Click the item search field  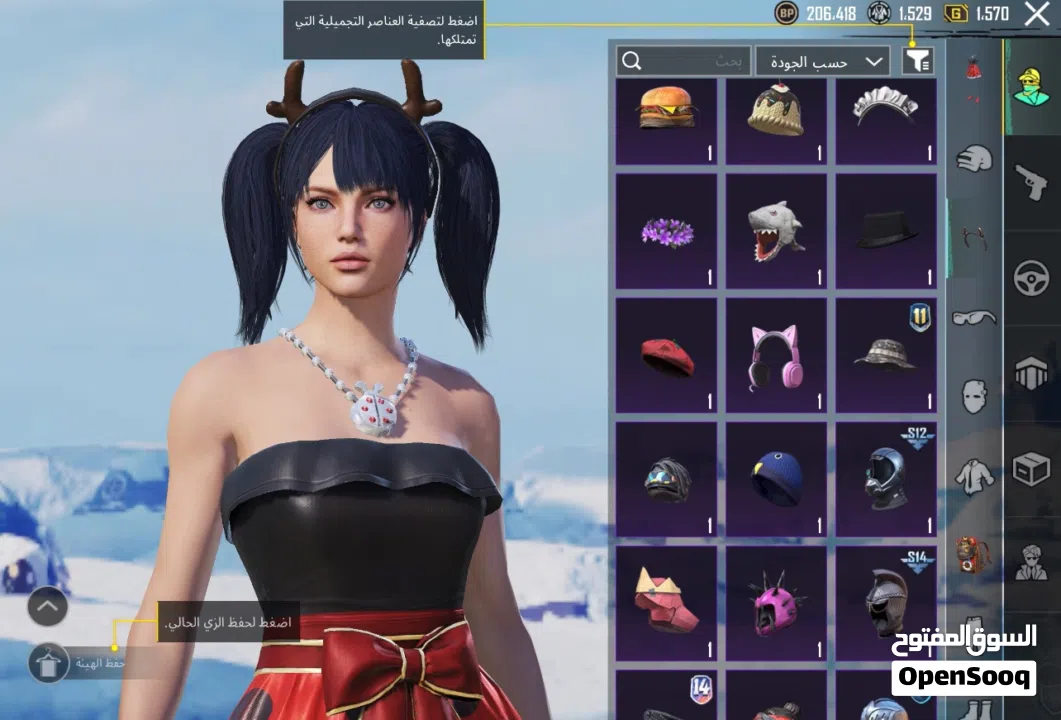tap(683, 61)
